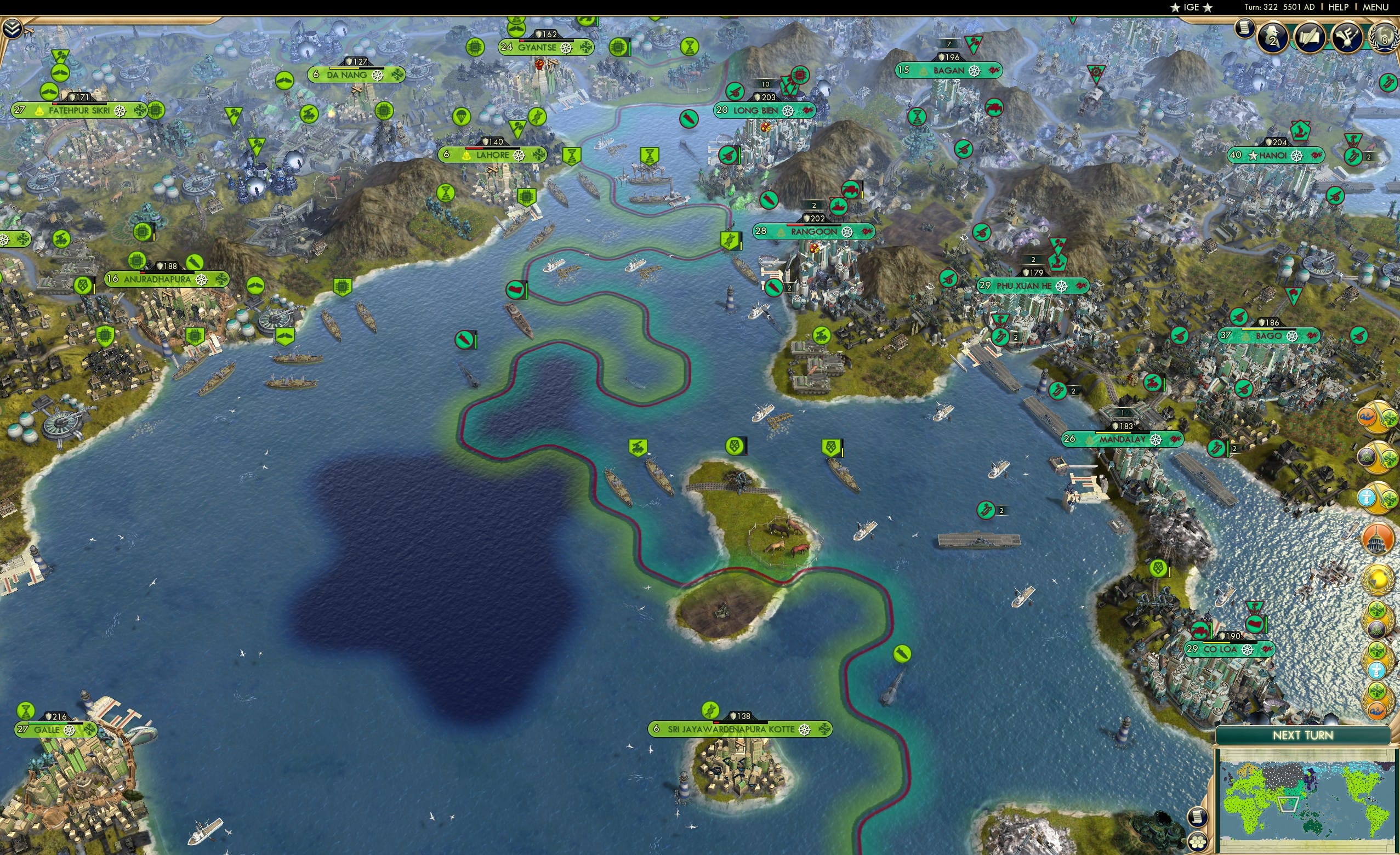Open the HELP menu
1400x855 pixels.
[1338, 7]
